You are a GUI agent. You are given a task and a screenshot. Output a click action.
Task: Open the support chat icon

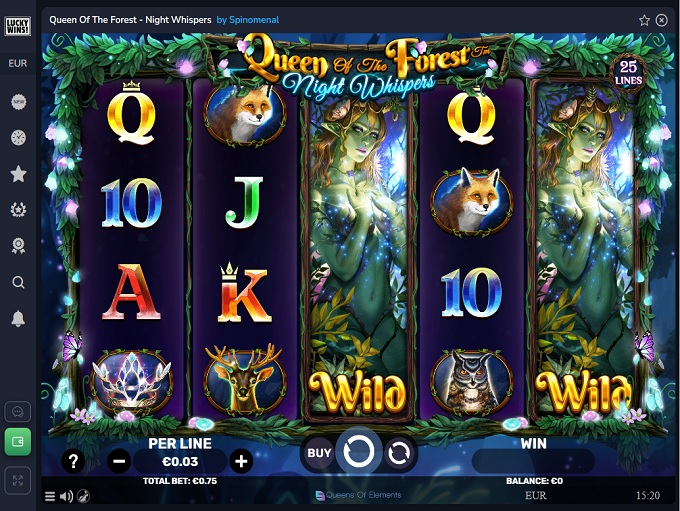pos(18,411)
